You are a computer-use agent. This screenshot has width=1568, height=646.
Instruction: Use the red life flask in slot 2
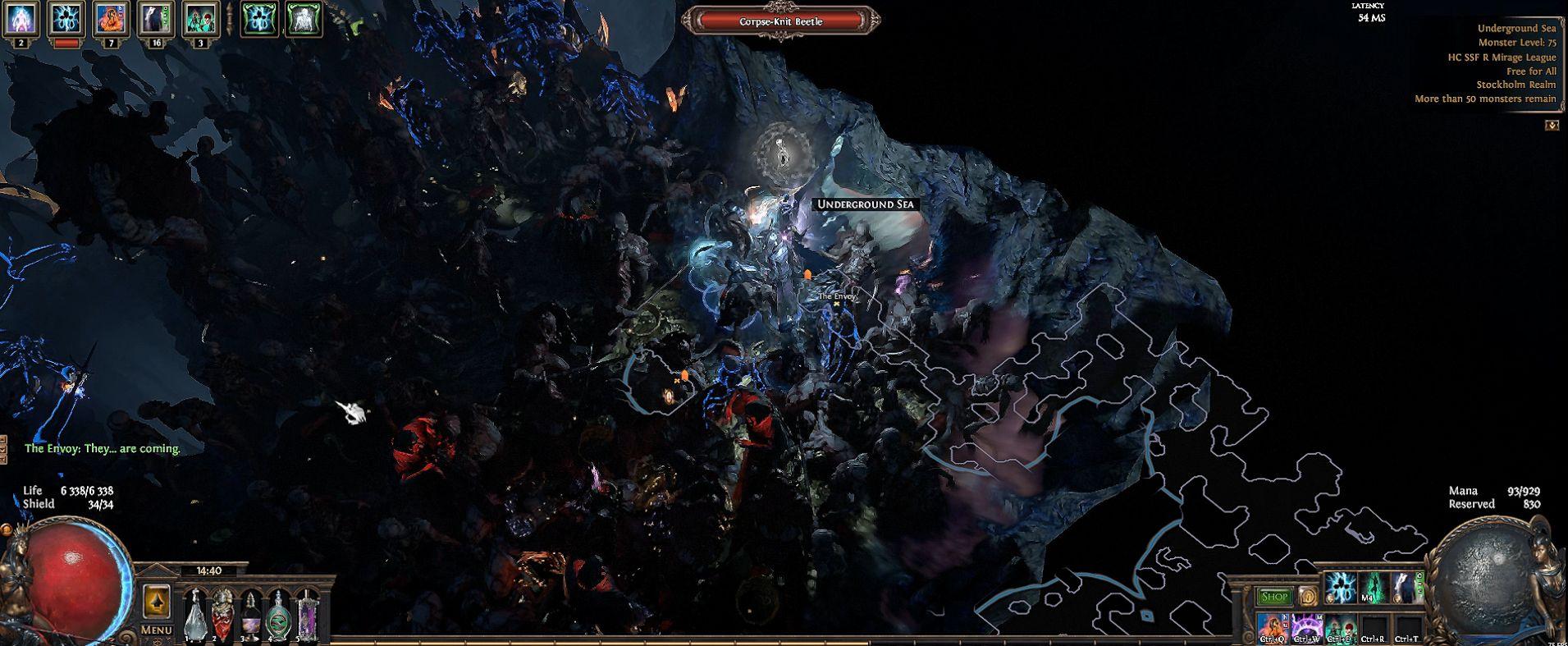[x=223, y=612]
